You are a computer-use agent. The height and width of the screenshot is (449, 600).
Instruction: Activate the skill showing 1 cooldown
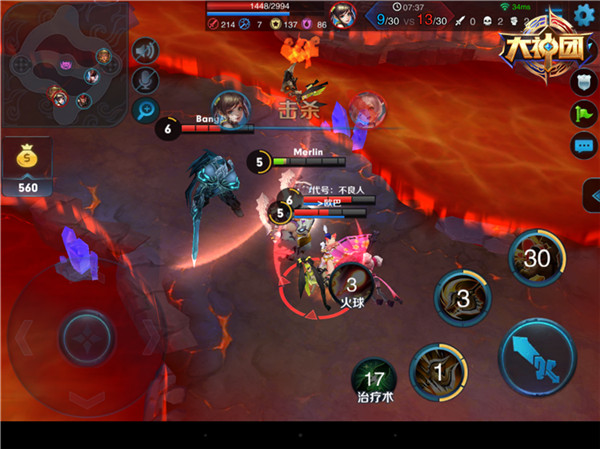[x=437, y=370]
